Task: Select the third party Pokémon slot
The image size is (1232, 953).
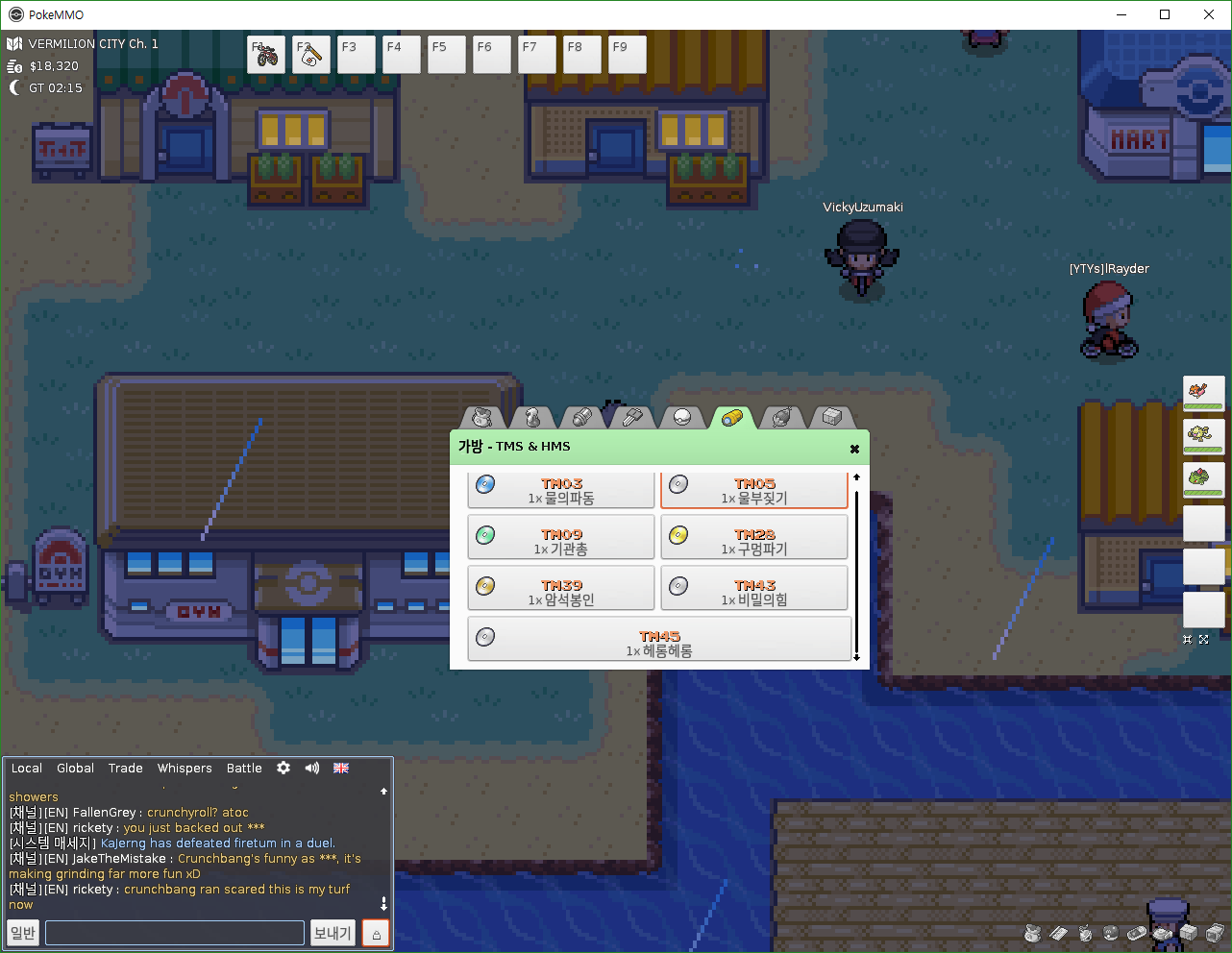Action: [1203, 478]
